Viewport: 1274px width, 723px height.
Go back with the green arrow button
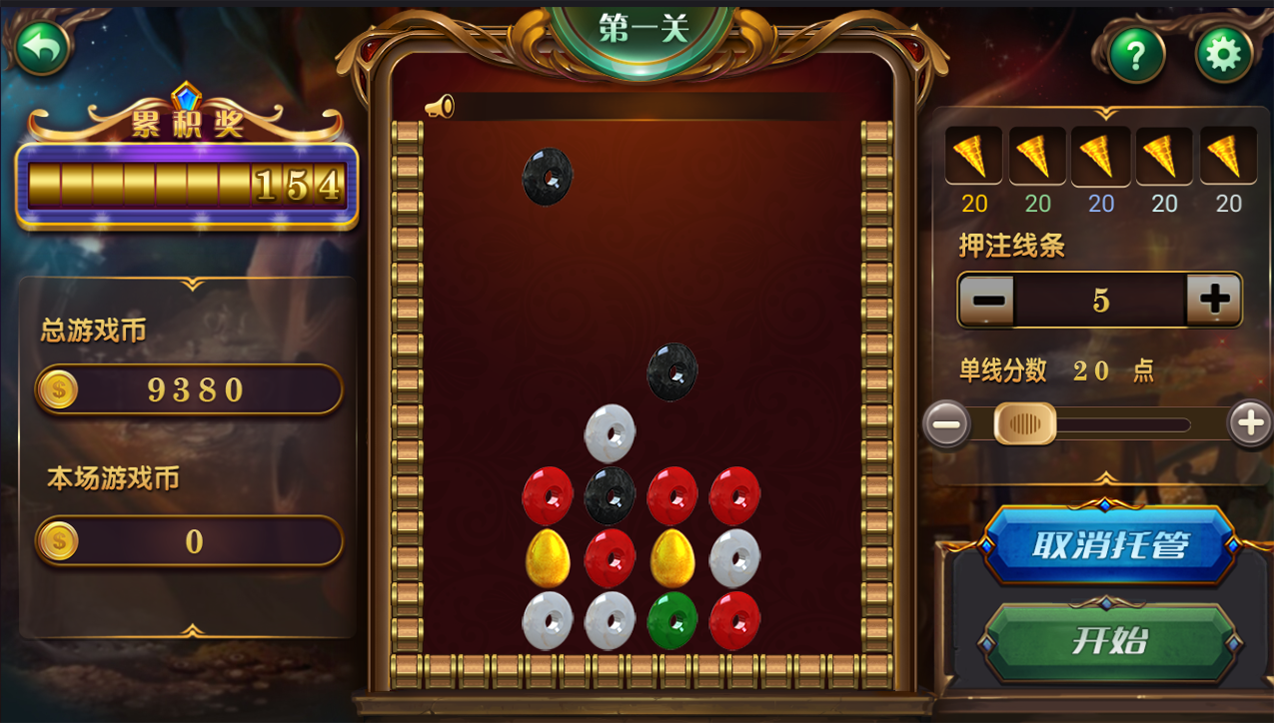(x=42, y=46)
